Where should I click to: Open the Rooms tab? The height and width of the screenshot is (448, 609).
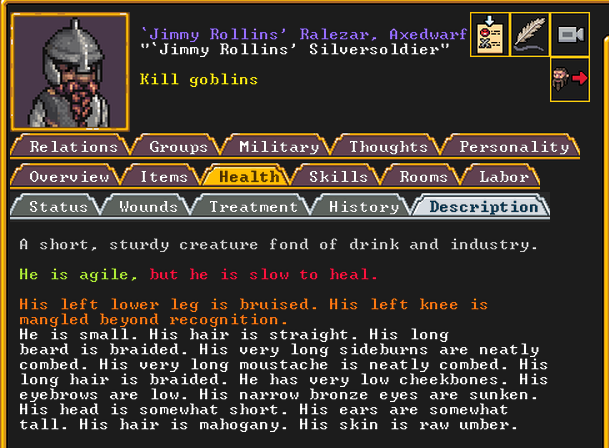423,177
